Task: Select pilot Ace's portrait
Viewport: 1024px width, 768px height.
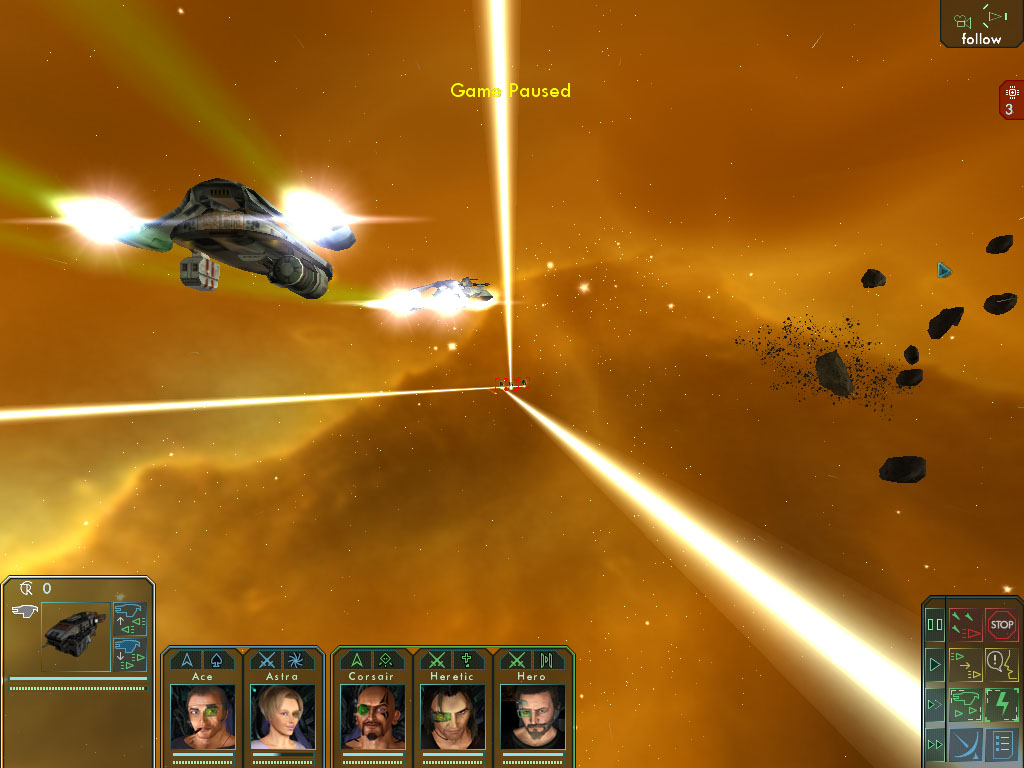Action: 202,716
